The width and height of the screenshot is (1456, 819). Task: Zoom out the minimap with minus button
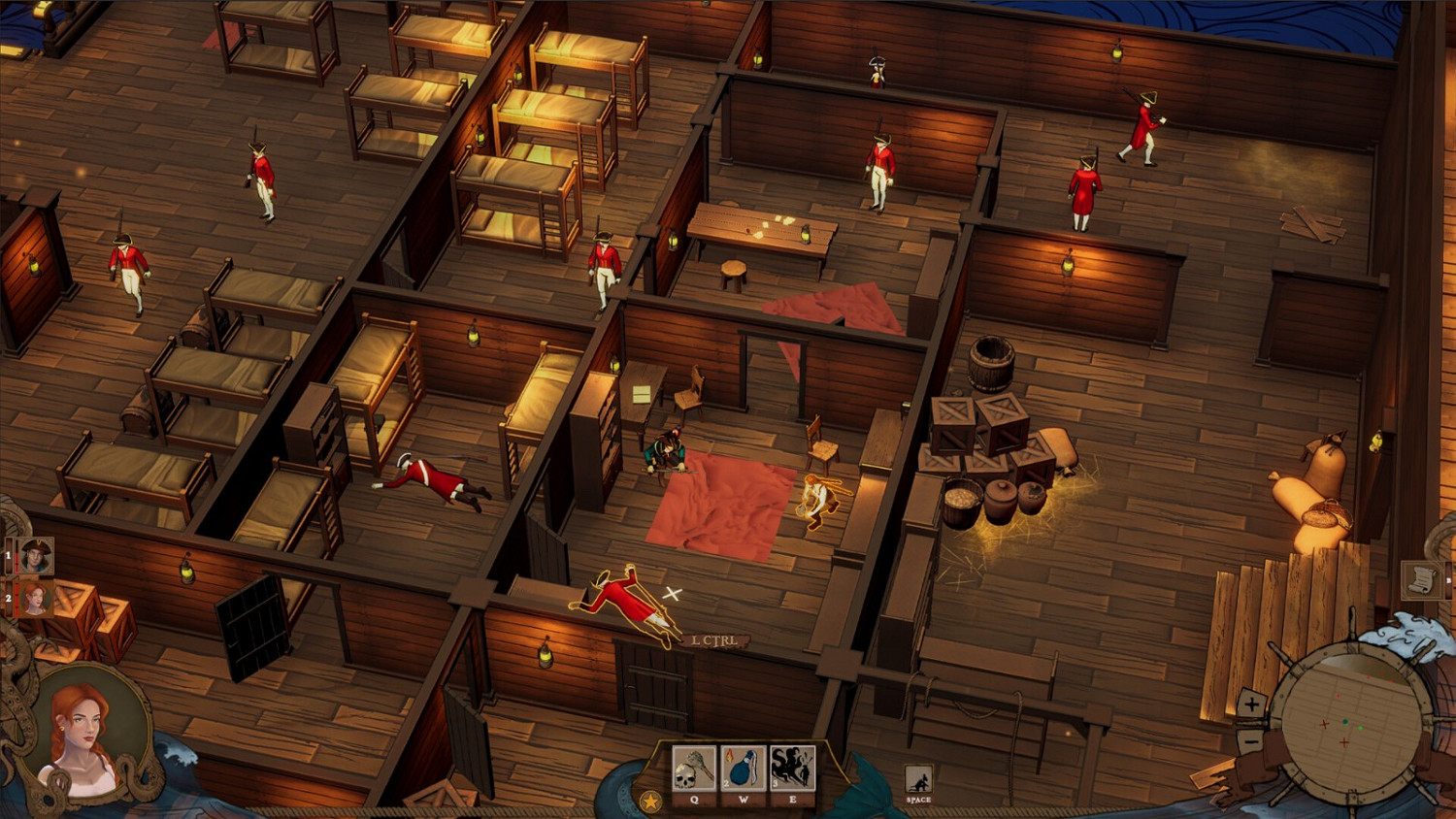point(1251,742)
